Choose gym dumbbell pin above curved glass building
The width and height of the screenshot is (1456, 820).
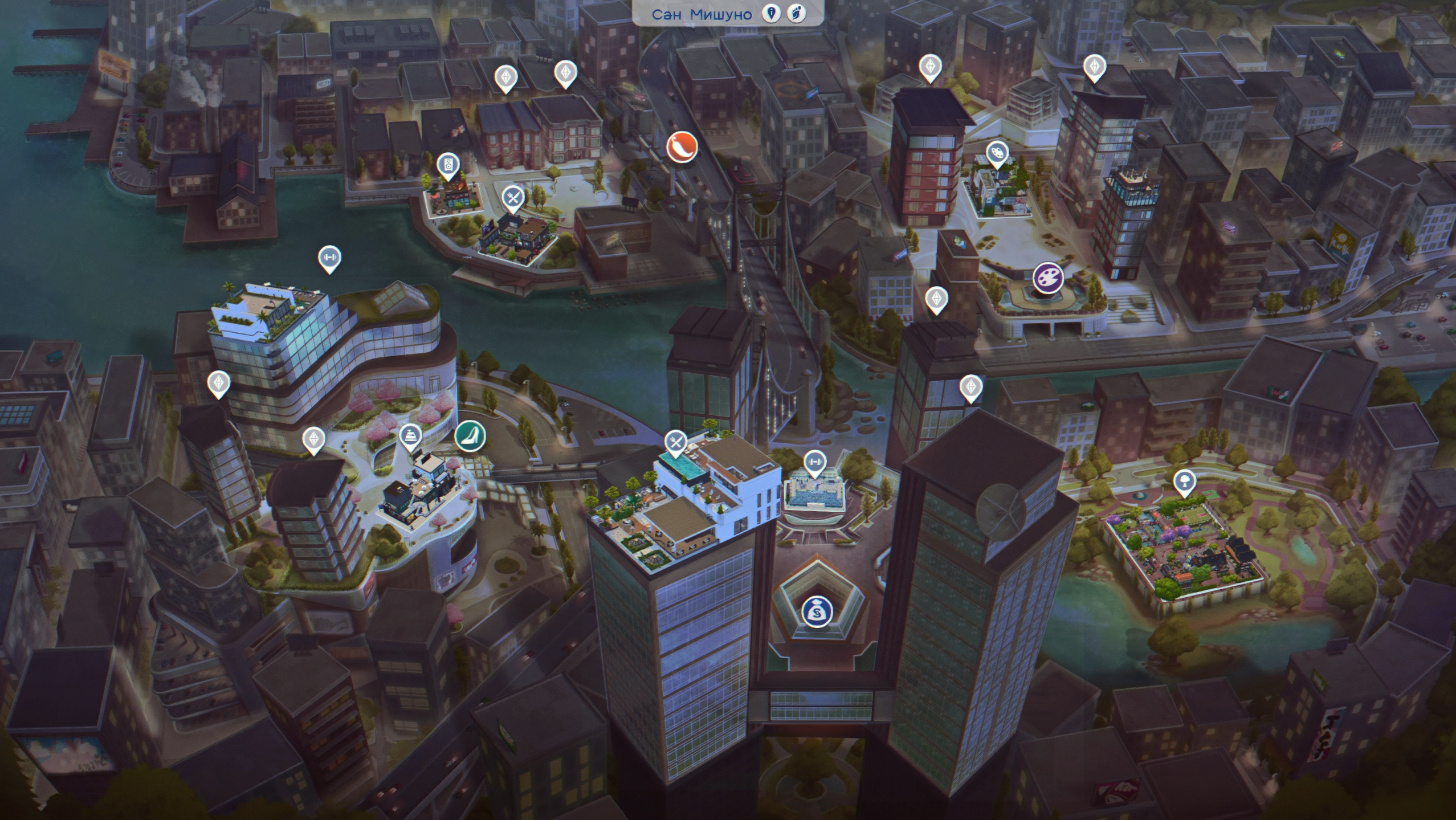329,258
